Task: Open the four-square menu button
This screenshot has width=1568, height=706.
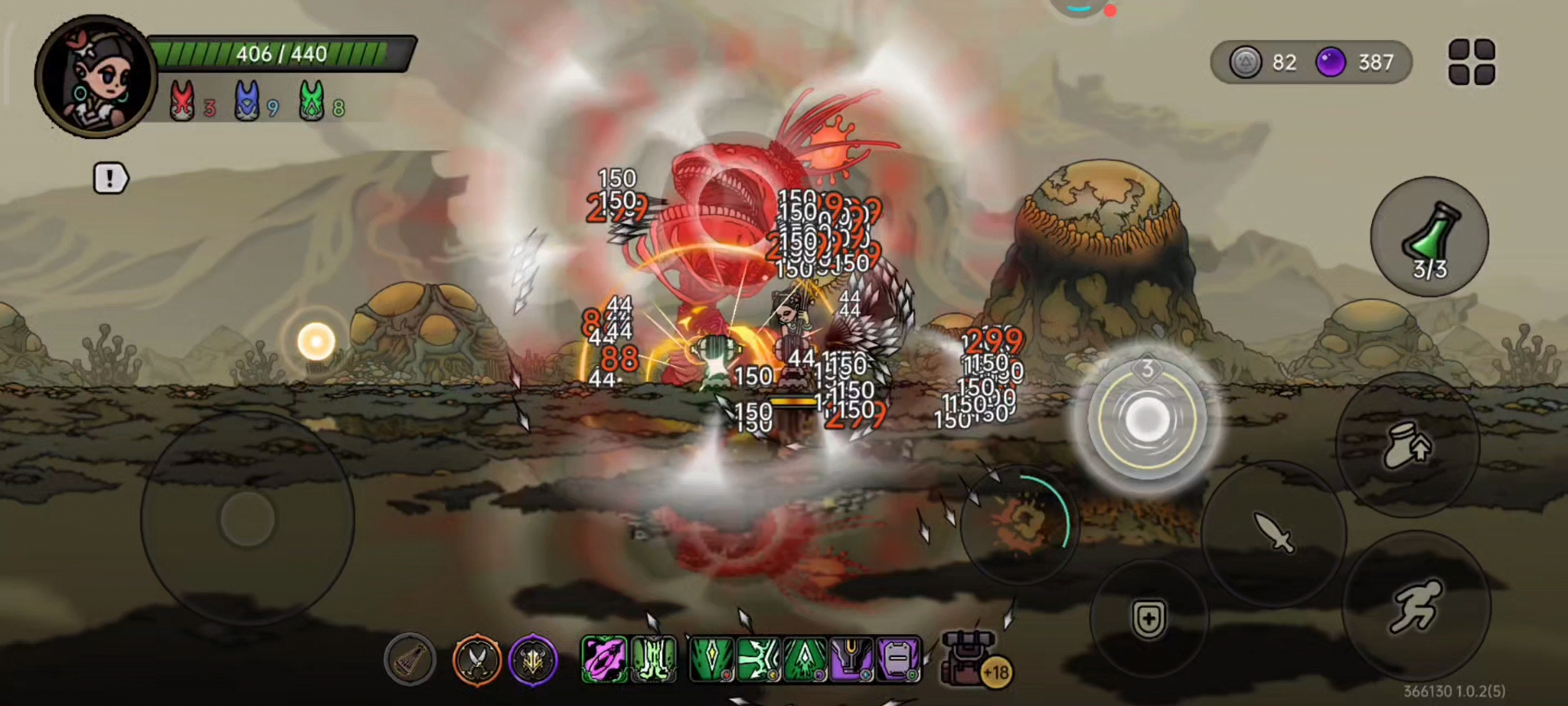Action: (1471, 62)
